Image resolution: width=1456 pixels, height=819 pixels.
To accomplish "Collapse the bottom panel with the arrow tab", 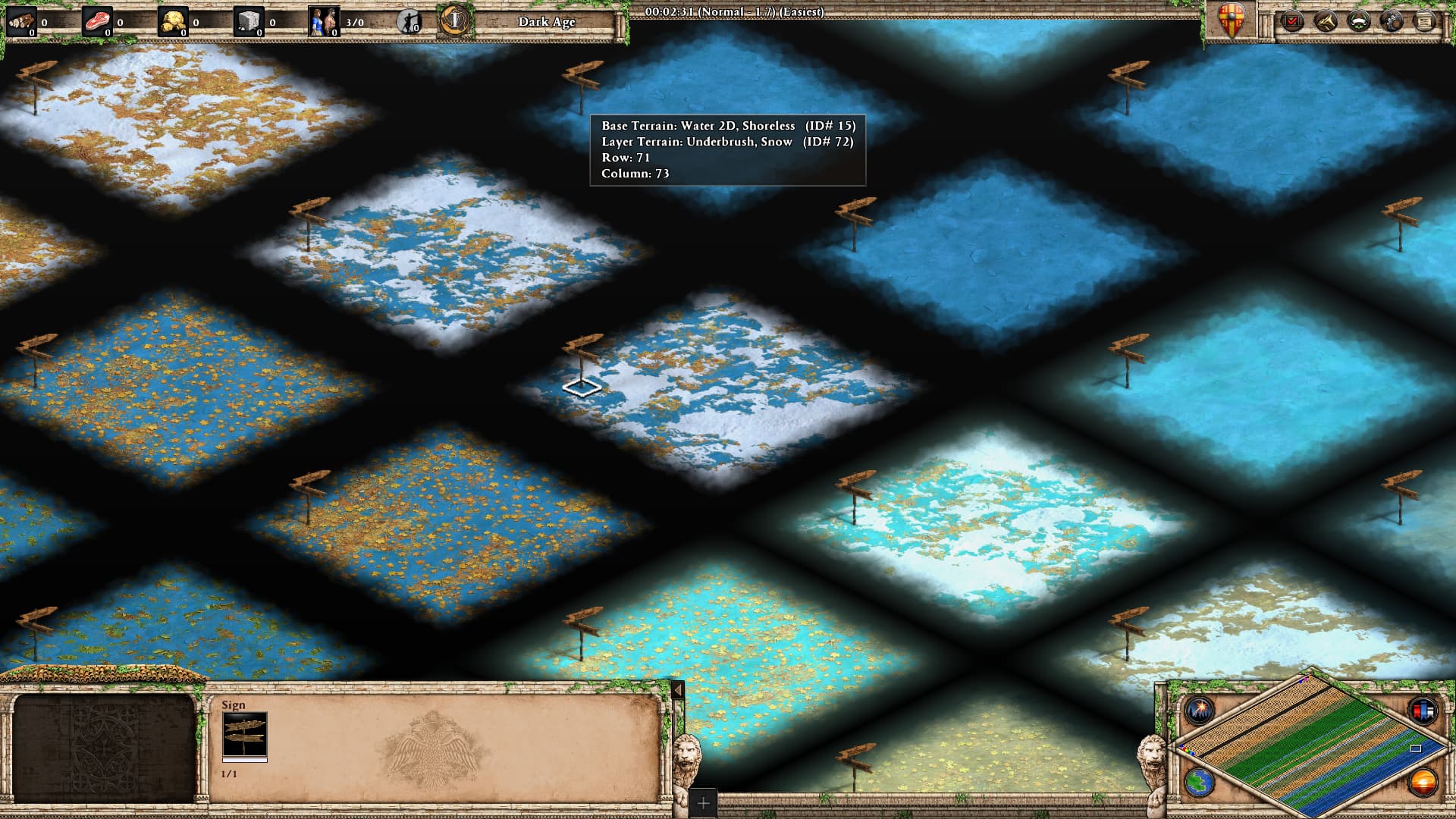I will click(x=678, y=690).
